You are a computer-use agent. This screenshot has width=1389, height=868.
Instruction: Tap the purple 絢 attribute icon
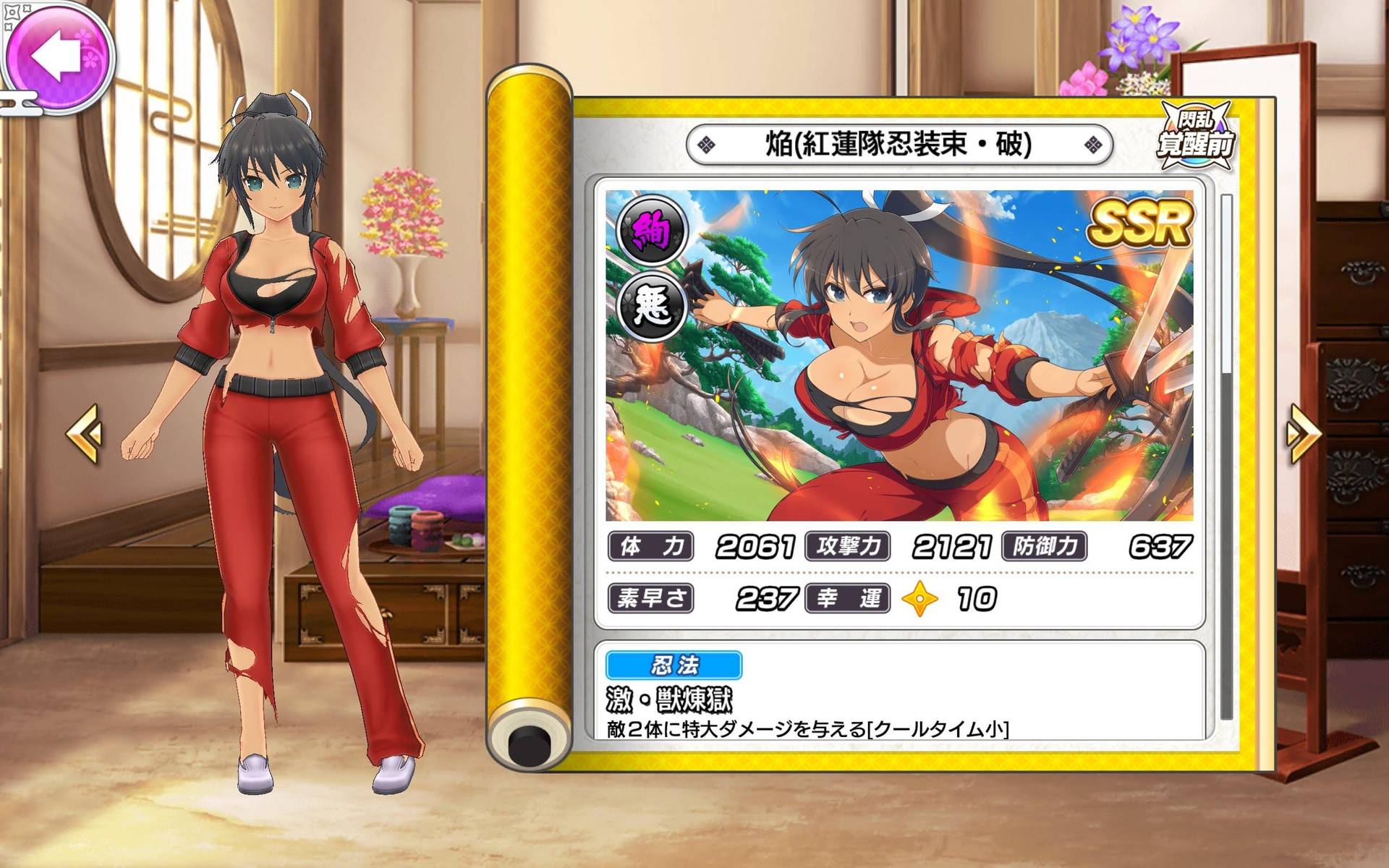(651, 231)
